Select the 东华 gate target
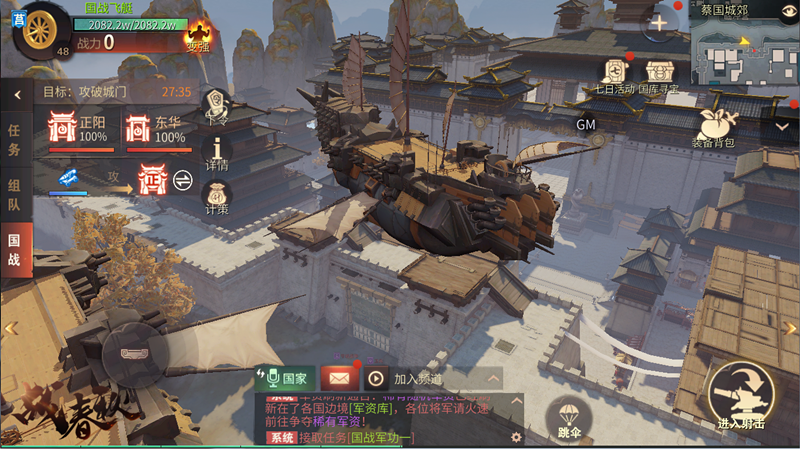 139,128
